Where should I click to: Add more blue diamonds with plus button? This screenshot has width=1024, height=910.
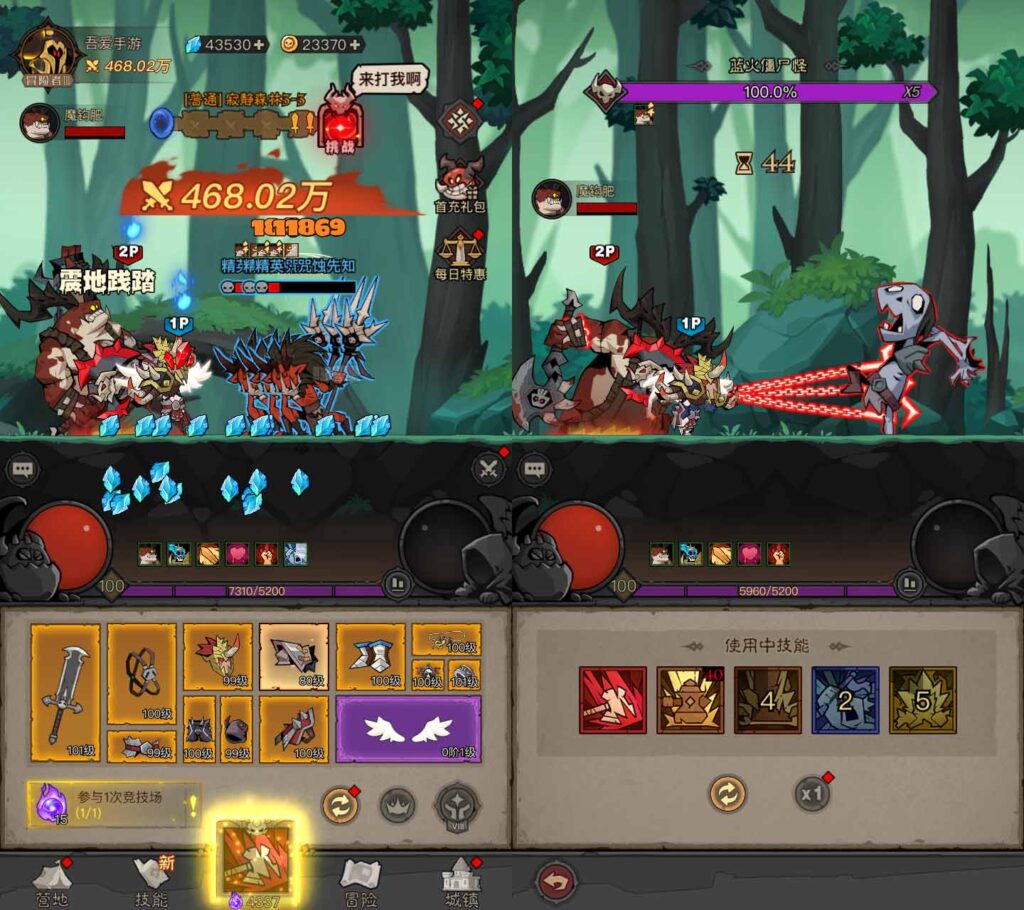coord(259,45)
